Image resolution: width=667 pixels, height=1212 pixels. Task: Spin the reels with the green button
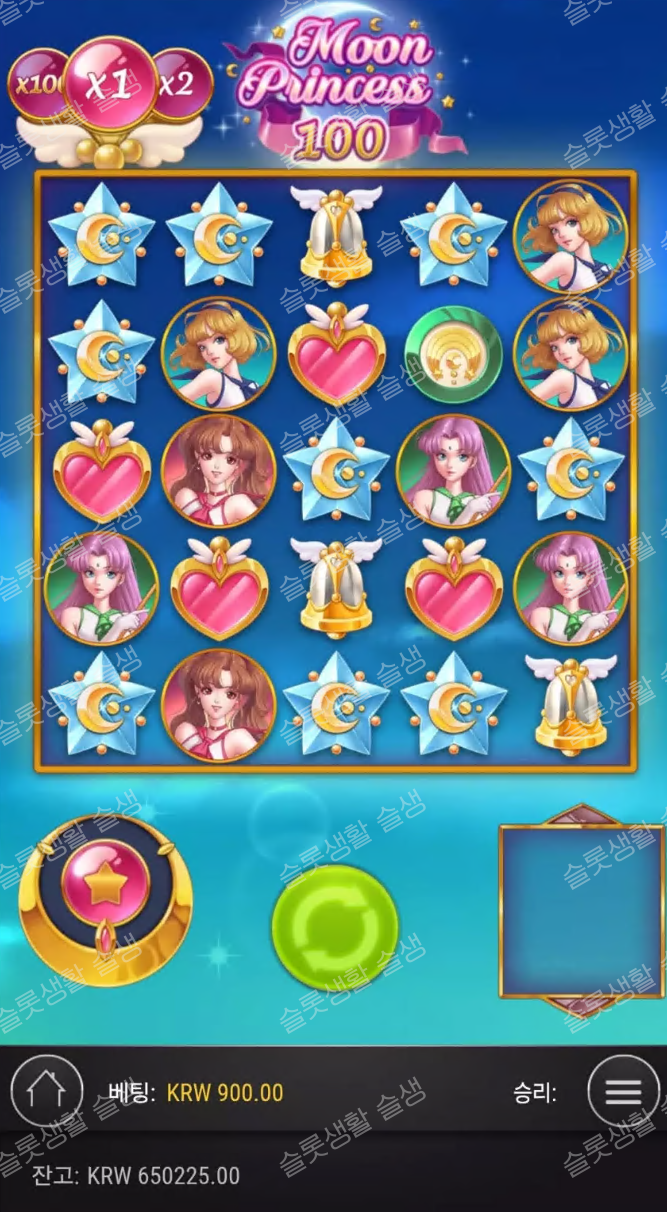pos(335,927)
